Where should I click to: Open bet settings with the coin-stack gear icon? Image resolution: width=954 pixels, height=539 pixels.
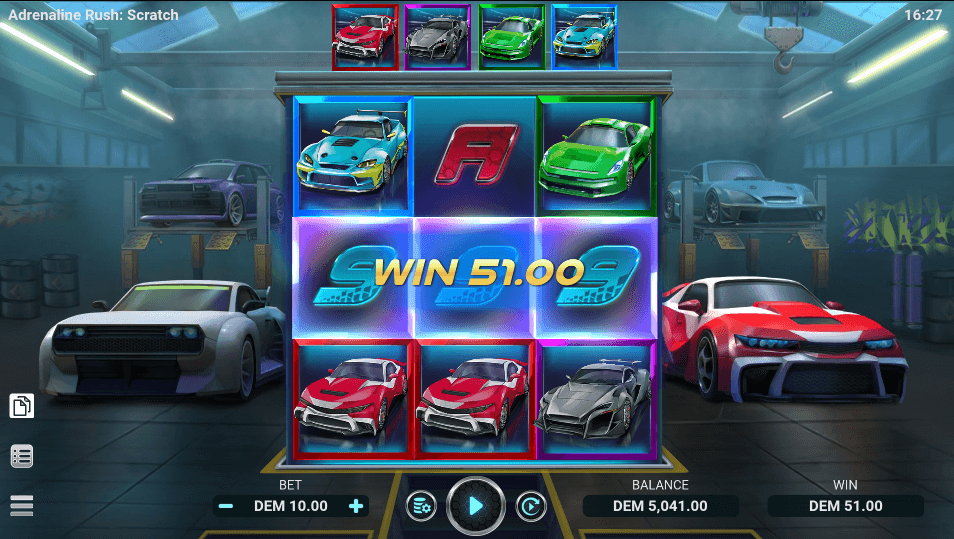pos(421,506)
